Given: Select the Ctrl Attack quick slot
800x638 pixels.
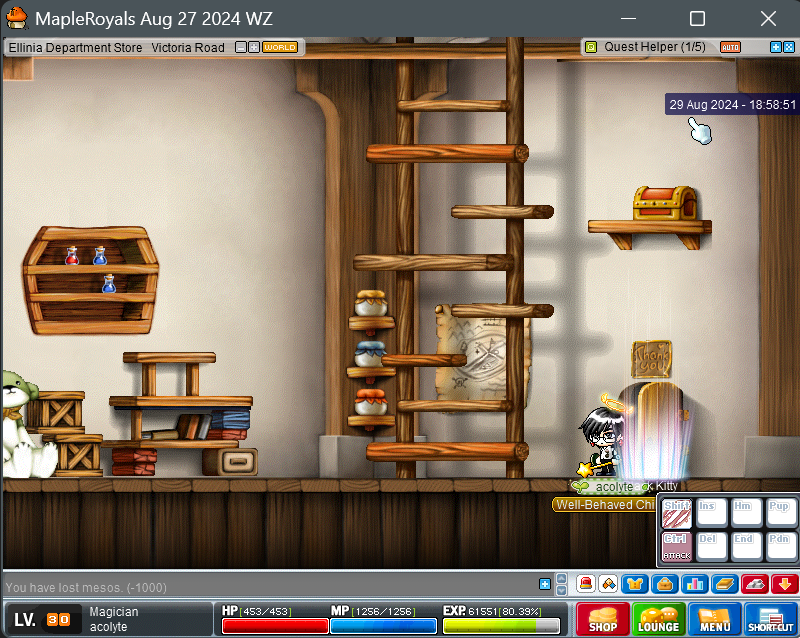Looking at the screenshot, I should click(x=677, y=546).
